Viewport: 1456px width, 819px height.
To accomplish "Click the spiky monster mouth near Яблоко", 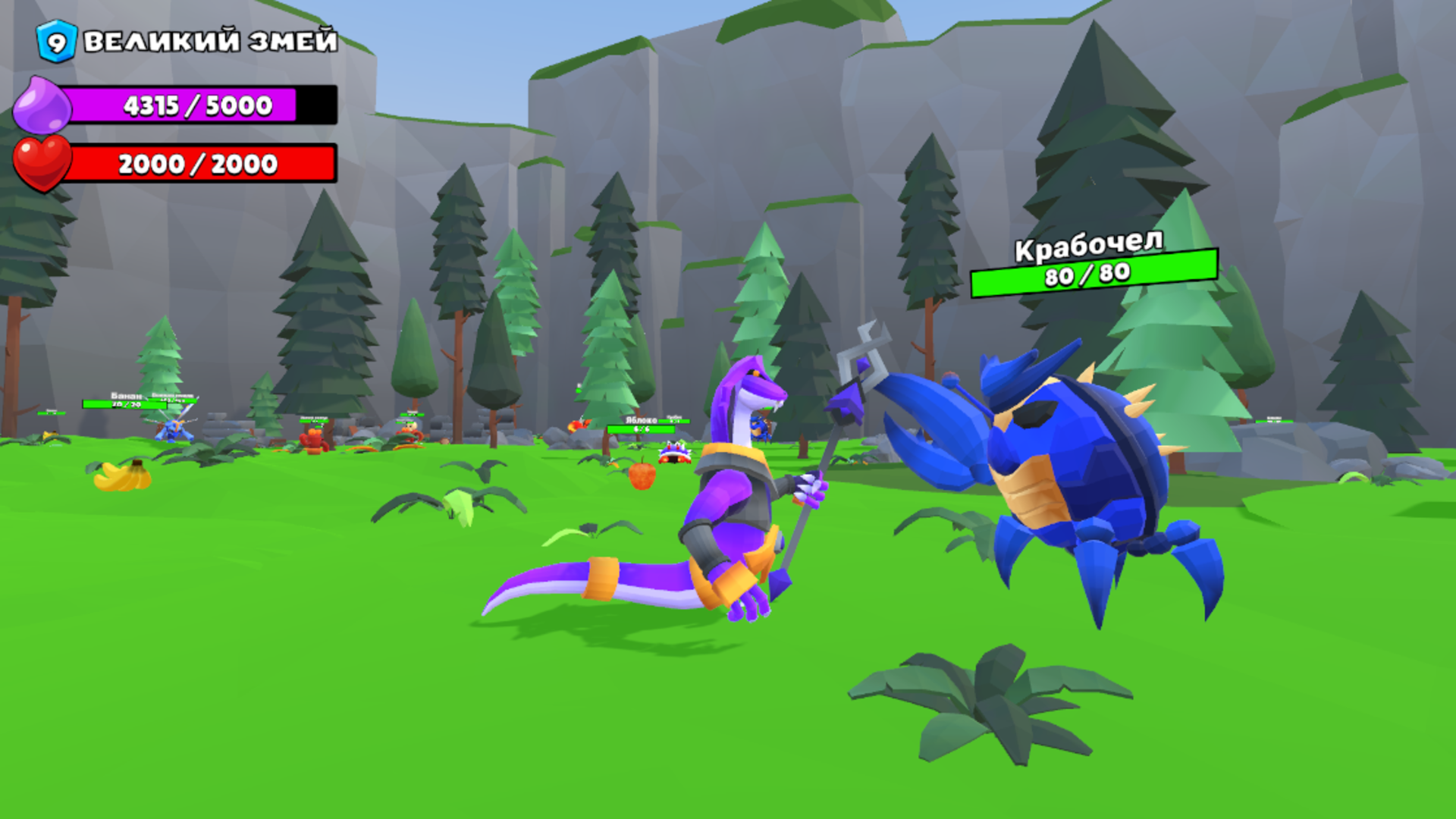I will 675,455.
